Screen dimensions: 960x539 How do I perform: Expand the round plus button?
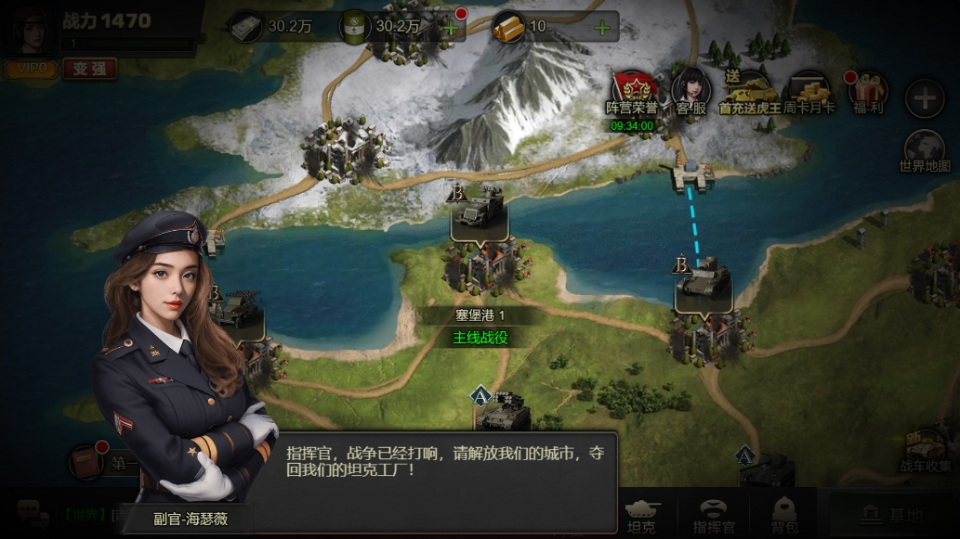(925, 98)
